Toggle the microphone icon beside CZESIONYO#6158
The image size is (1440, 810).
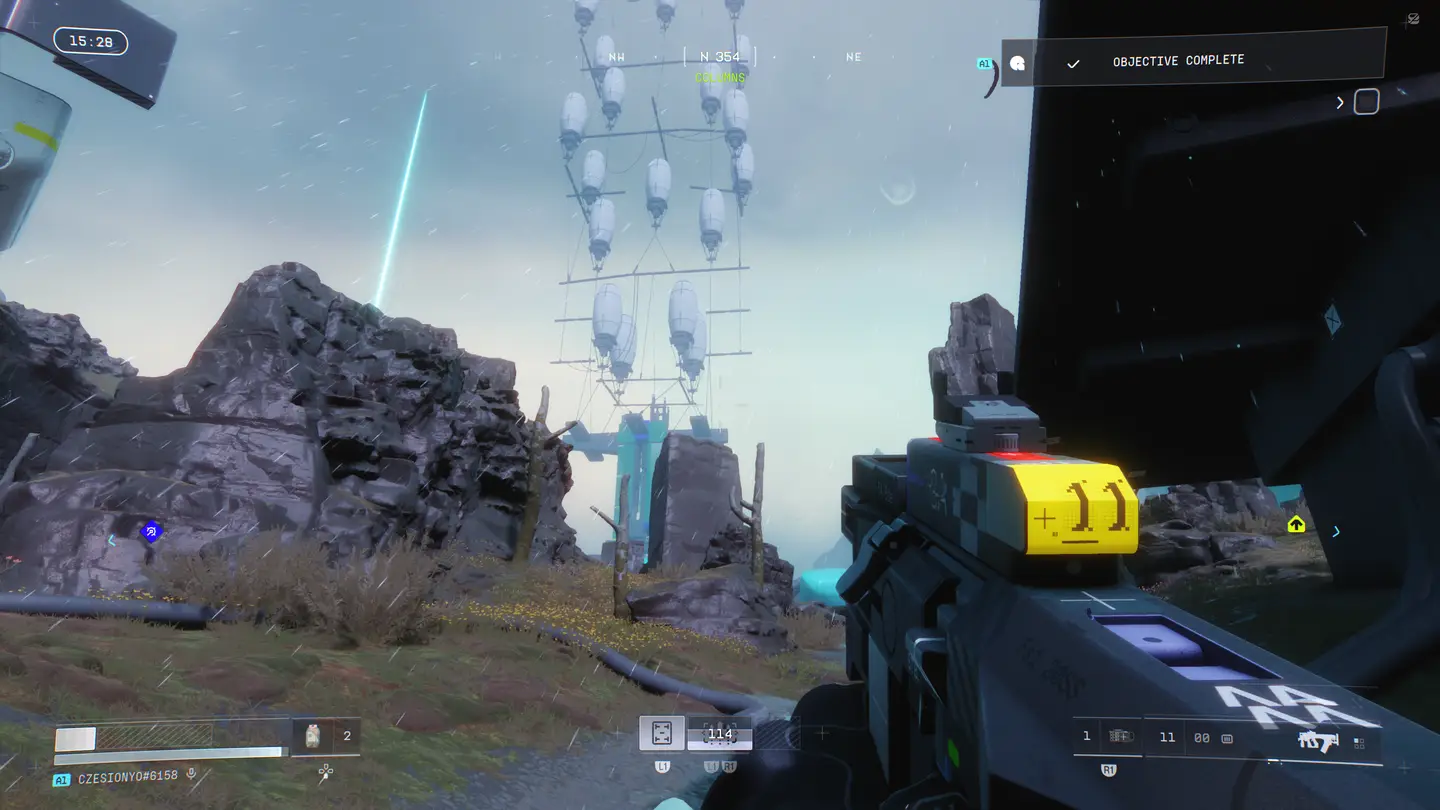pos(191,775)
